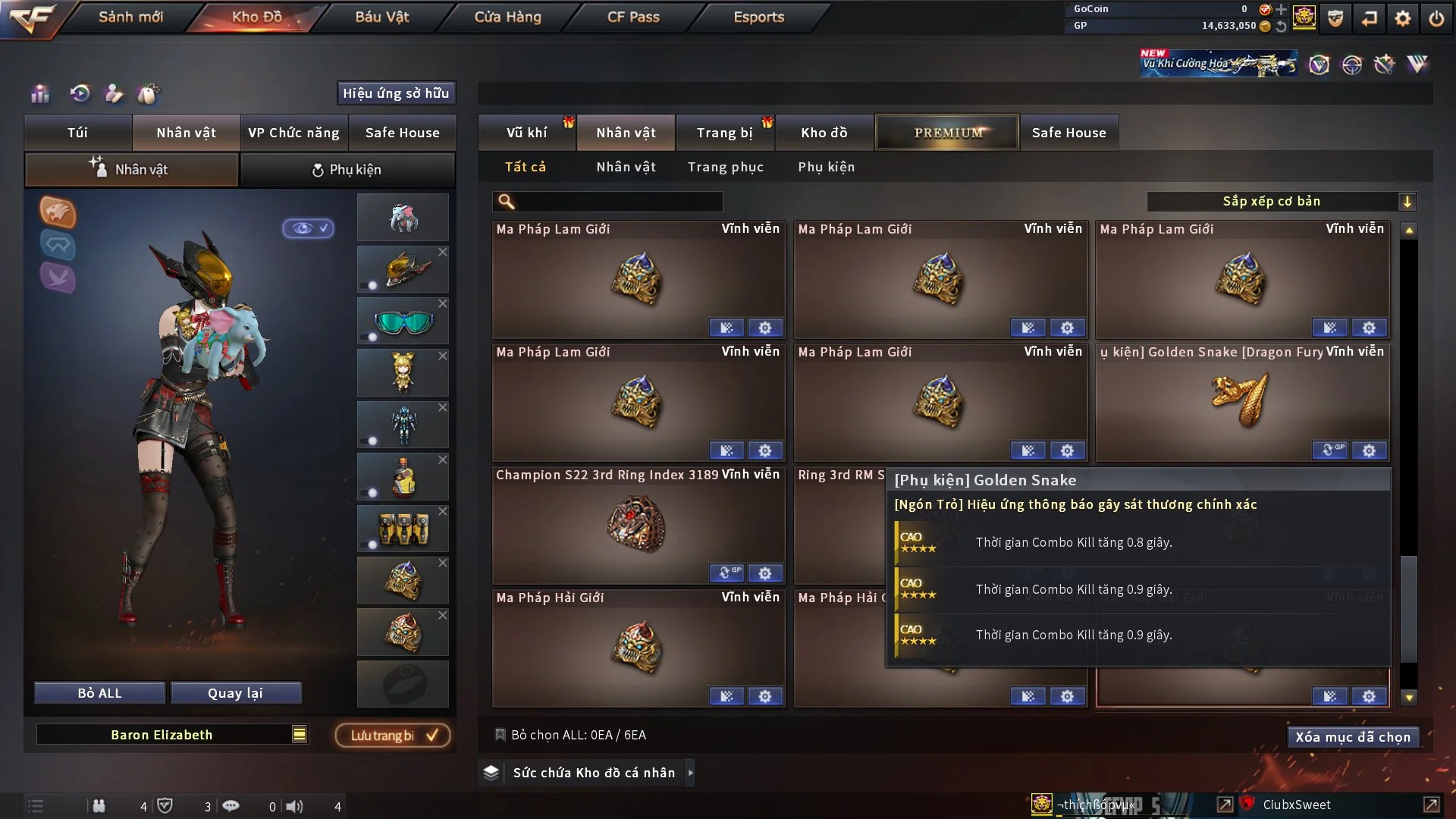Open the CF Pass menu
The width and height of the screenshot is (1456, 819).
633,17
